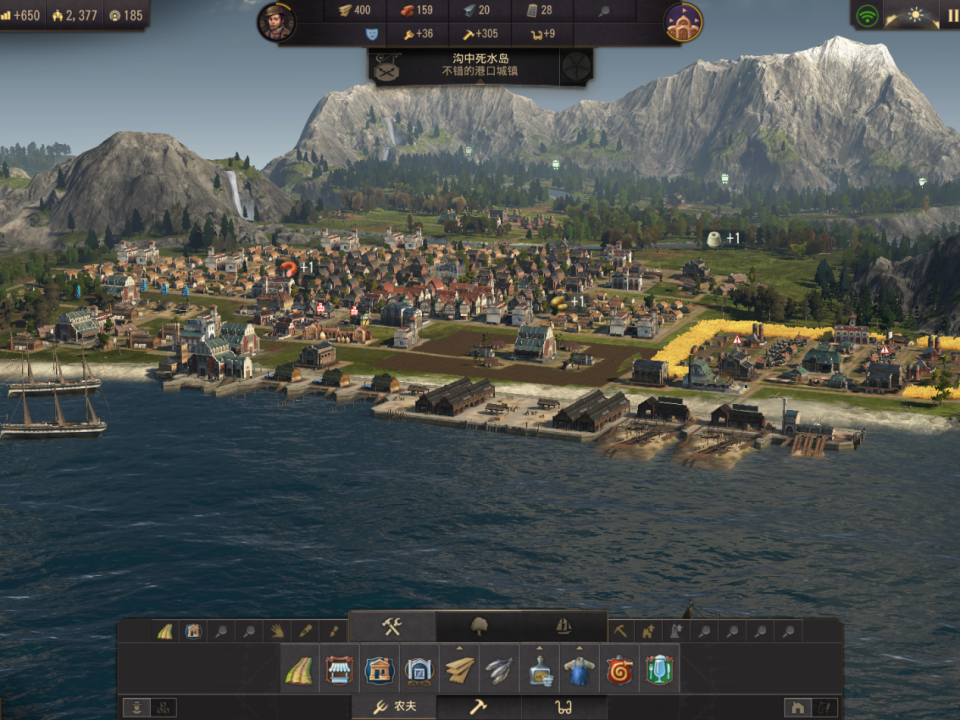Switch to the tree tab
960x720 pixels.
point(478,627)
